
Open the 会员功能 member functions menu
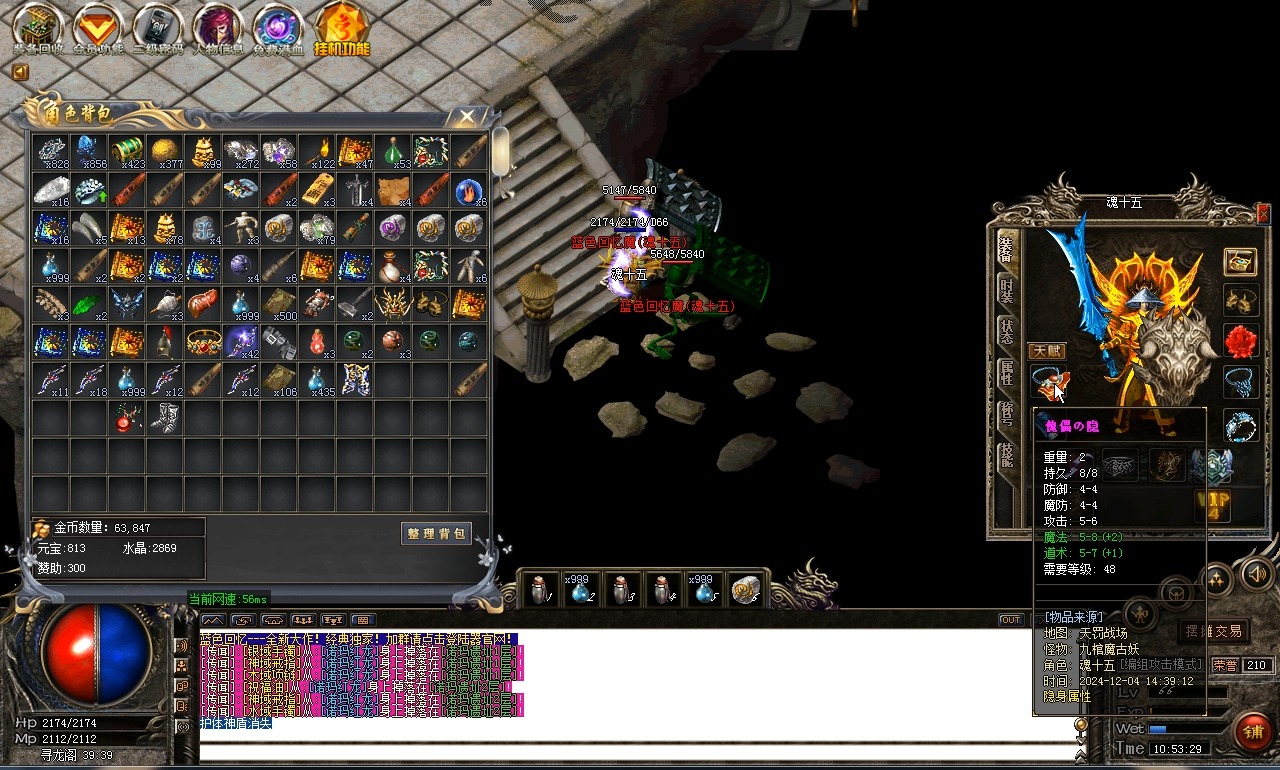(x=98, y=27)
